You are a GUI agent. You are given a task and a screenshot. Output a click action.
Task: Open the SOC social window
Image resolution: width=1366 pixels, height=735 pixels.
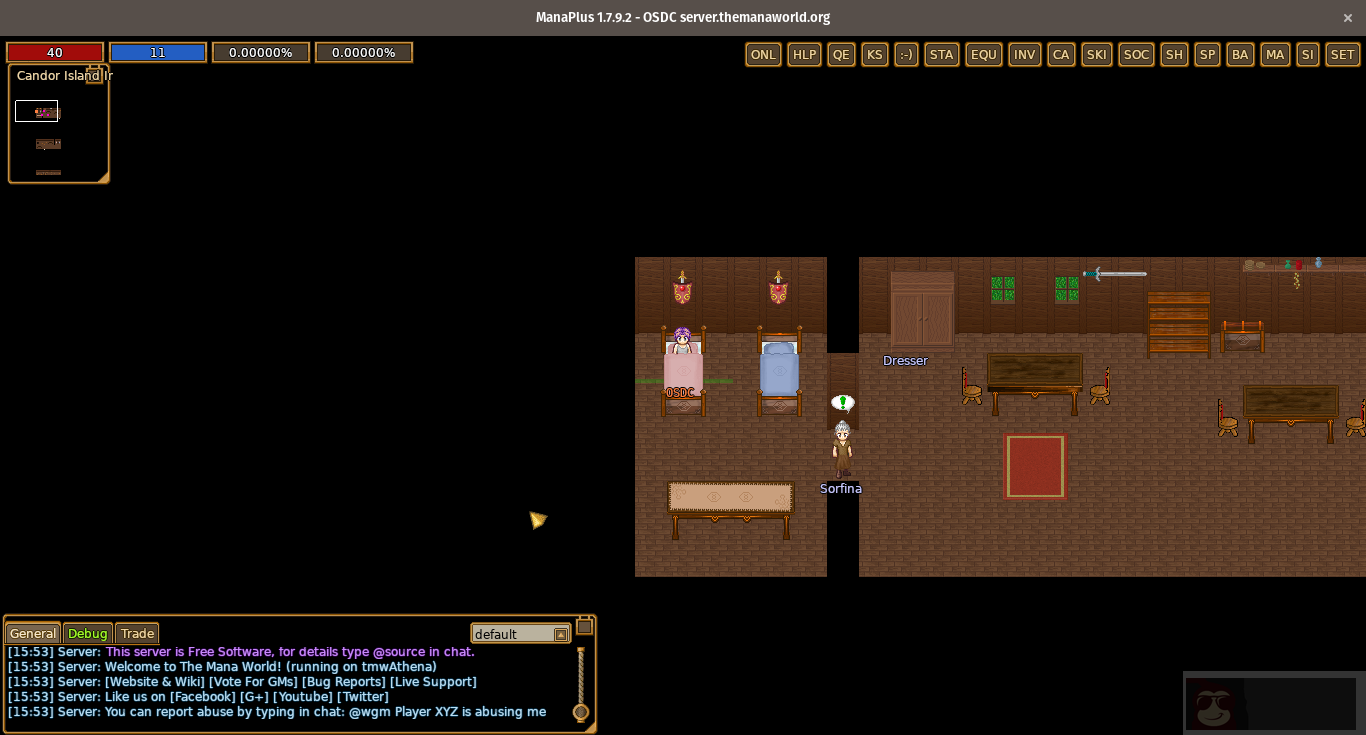point(1136,55)
